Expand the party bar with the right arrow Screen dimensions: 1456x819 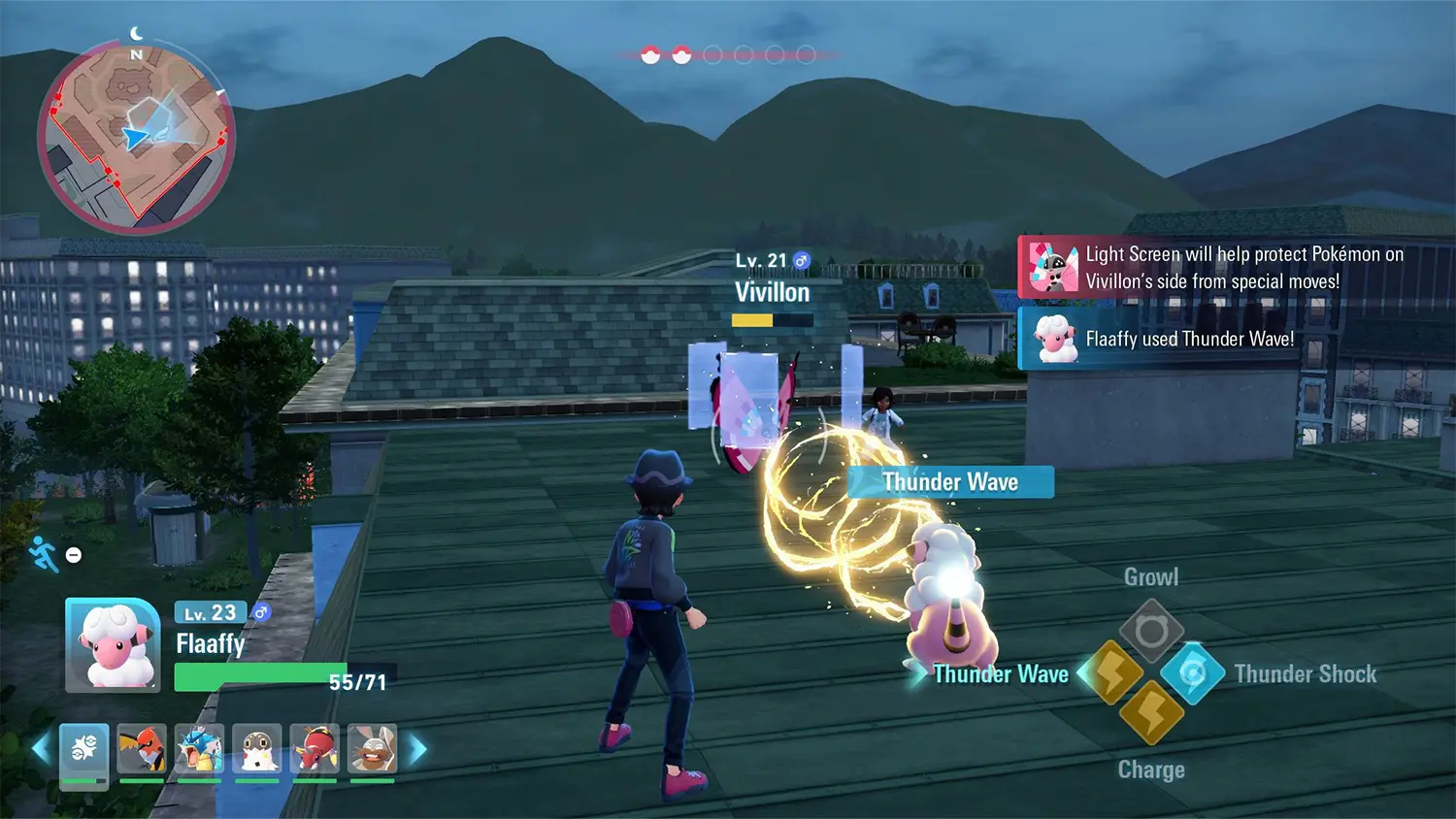click(x=417, y=747)
